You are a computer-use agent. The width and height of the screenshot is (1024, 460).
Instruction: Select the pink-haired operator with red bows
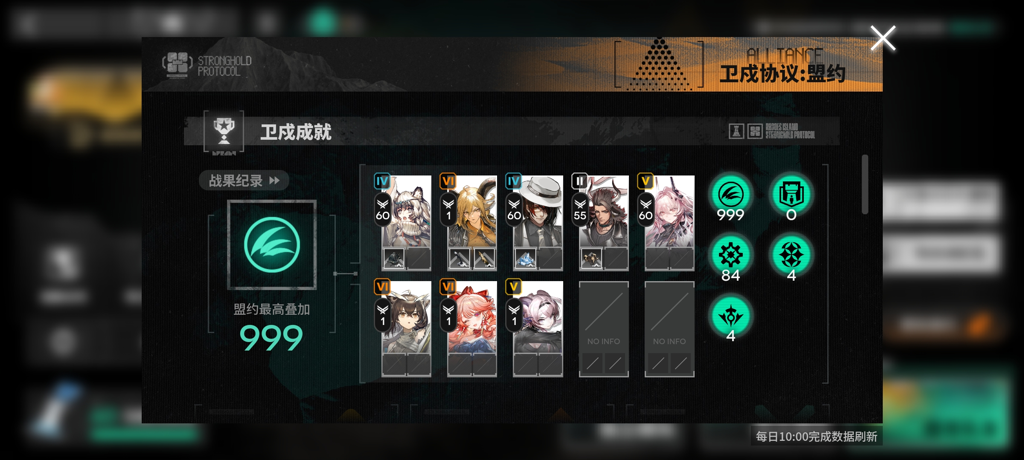[471, 327]
